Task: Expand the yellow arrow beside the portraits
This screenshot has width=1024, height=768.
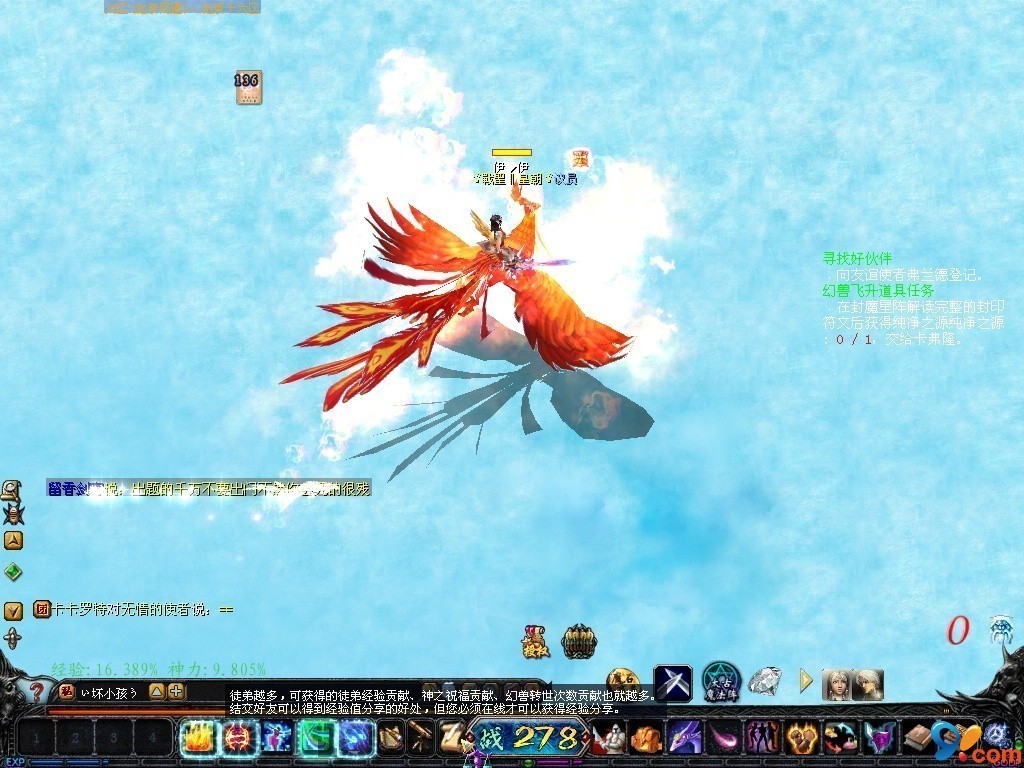Action: [x=806, y=683]
